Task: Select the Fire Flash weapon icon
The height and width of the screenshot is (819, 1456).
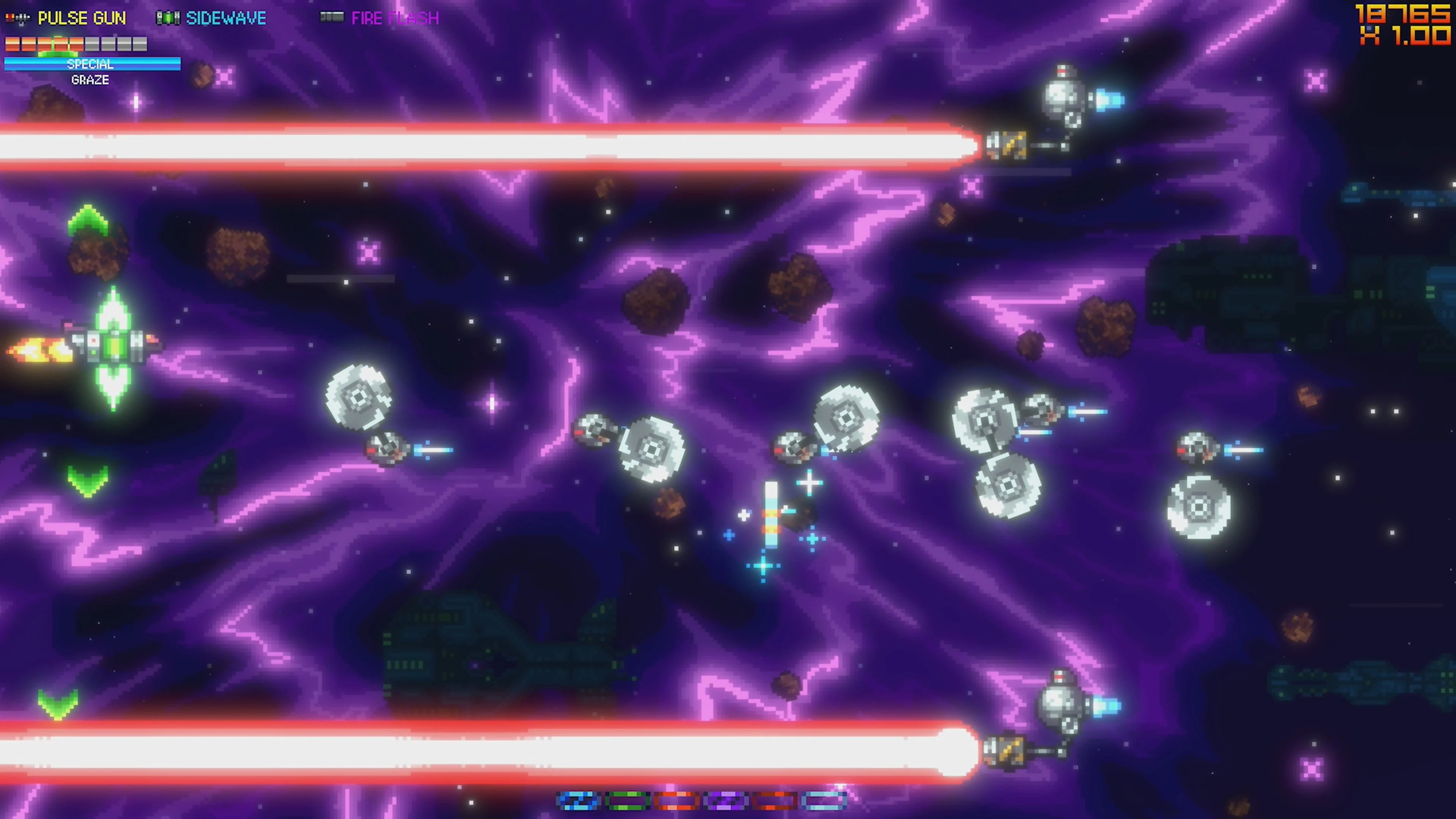Action: pos(334,17)
